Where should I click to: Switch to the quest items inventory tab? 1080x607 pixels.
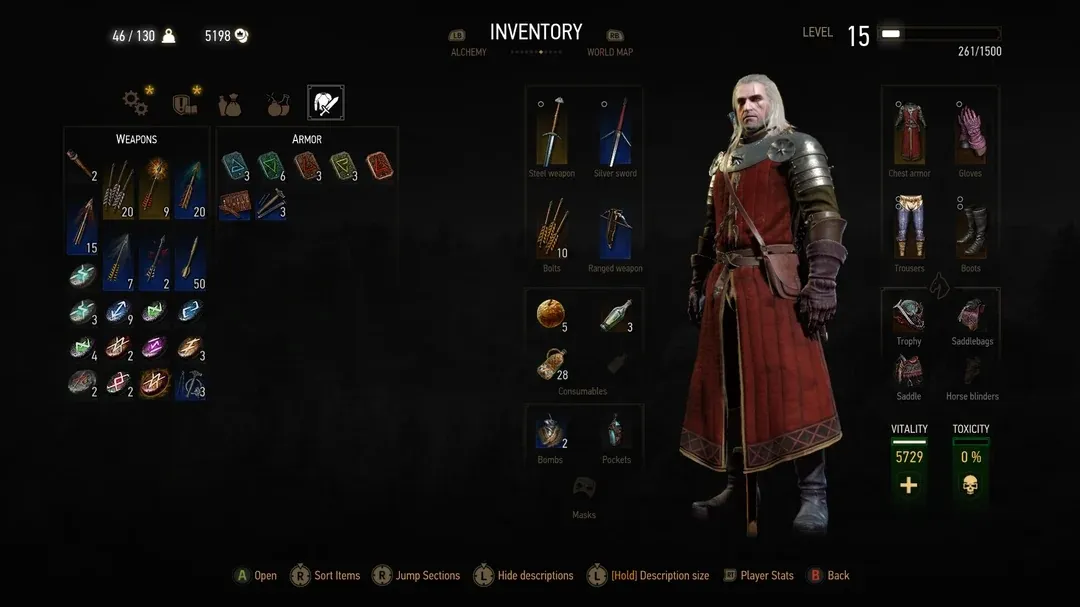pos(183,102)
